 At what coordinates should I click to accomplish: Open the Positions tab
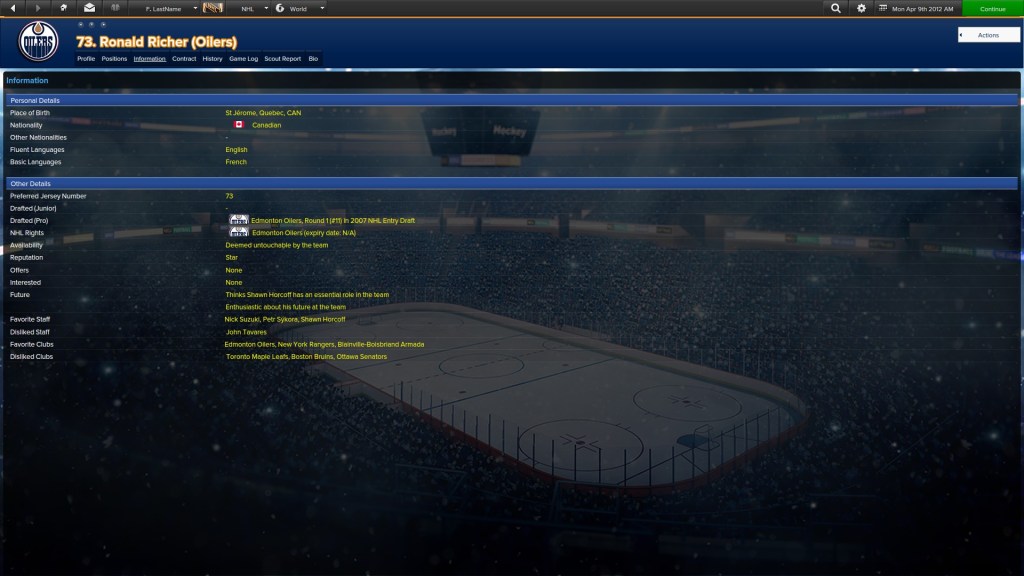(114, 59)
